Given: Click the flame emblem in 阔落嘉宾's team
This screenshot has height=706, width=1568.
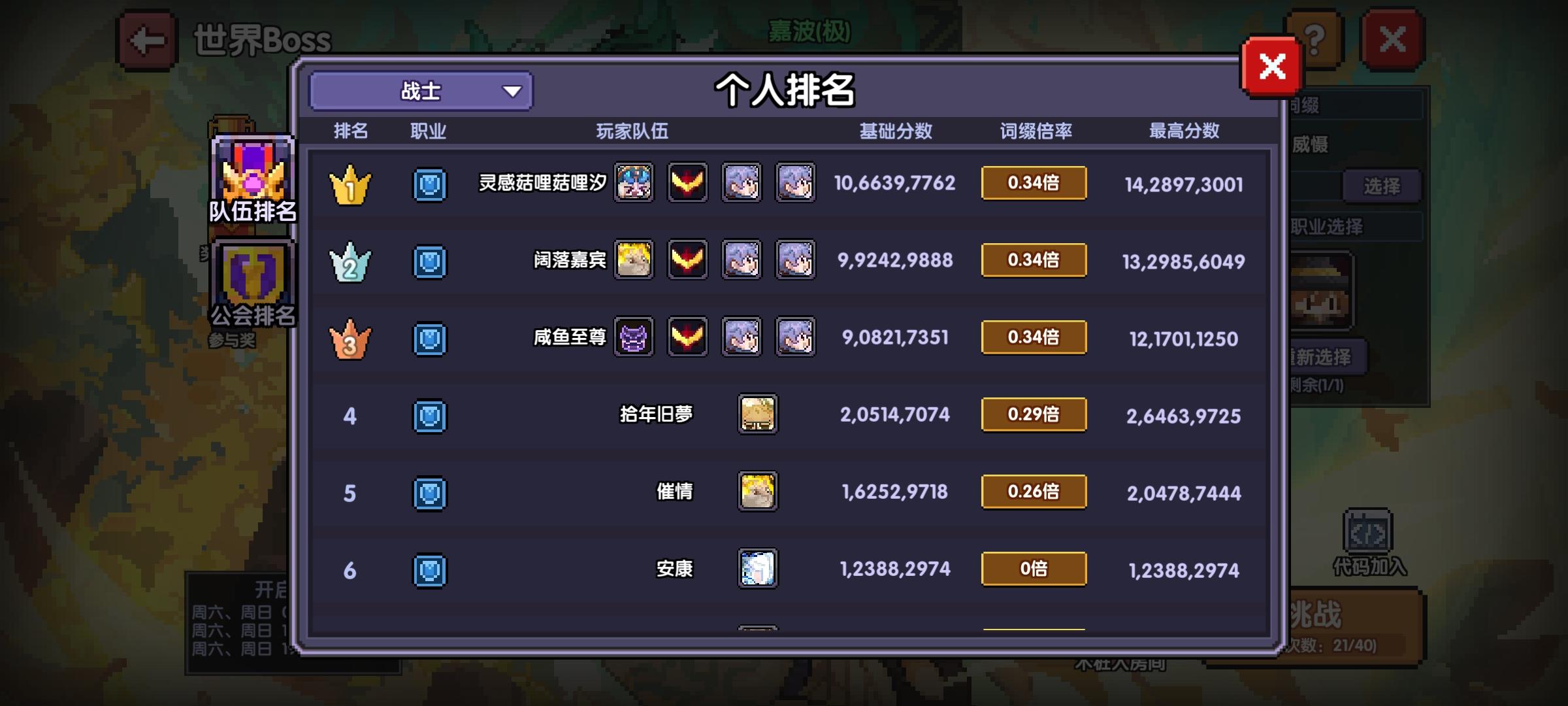Looking at the screenshot, I should (687, 260).
